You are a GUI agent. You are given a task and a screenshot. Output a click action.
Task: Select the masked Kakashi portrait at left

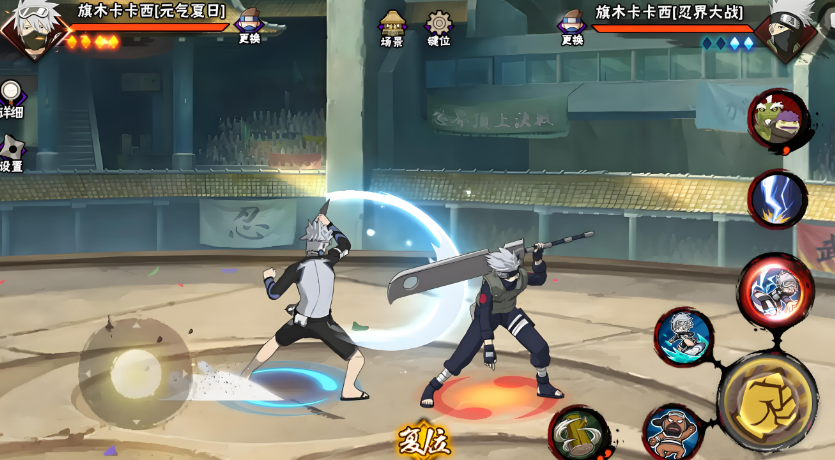(x=30, y=26)
